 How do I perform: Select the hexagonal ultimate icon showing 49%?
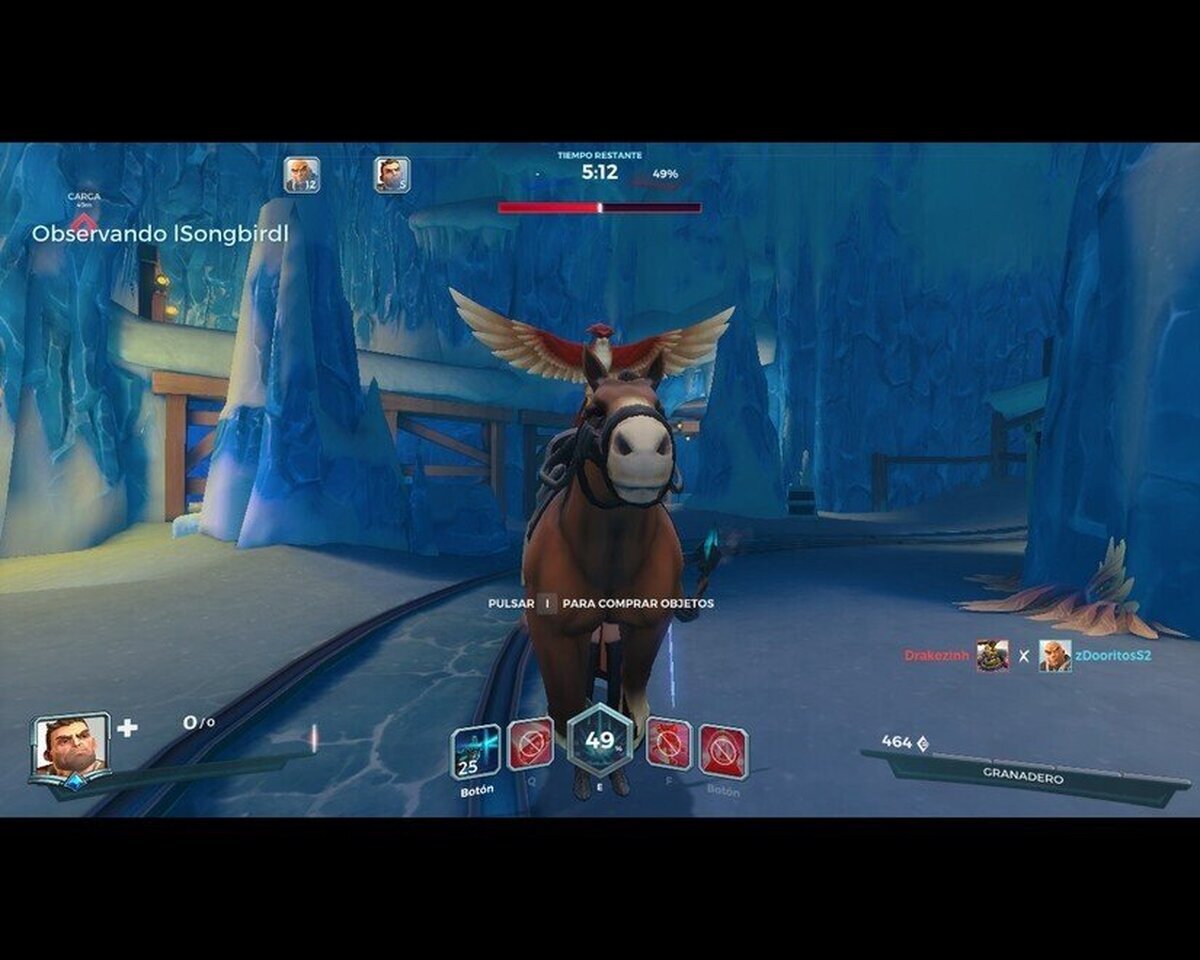pos(600,741)
